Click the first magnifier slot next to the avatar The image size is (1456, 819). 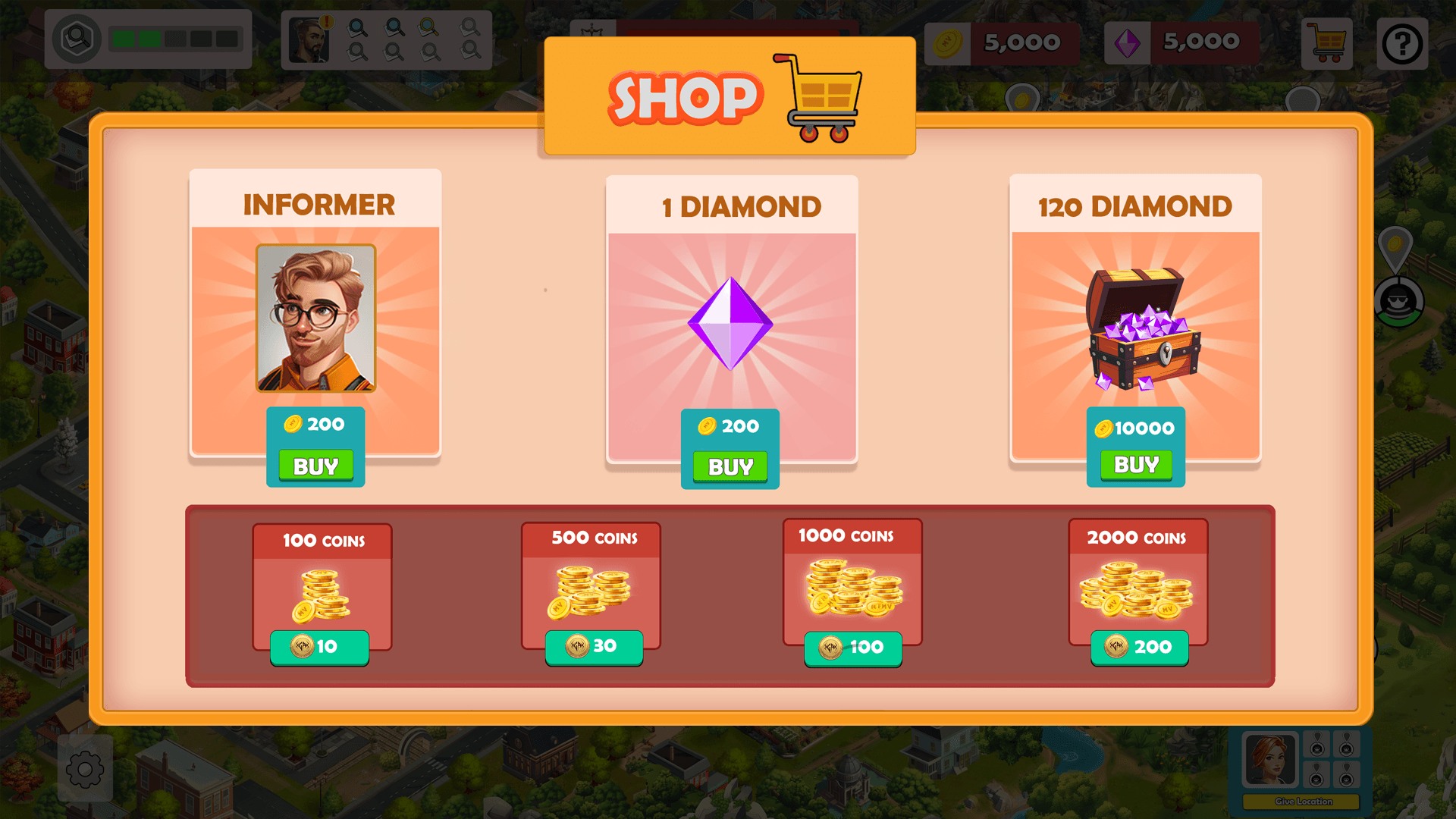click(356, 28)
